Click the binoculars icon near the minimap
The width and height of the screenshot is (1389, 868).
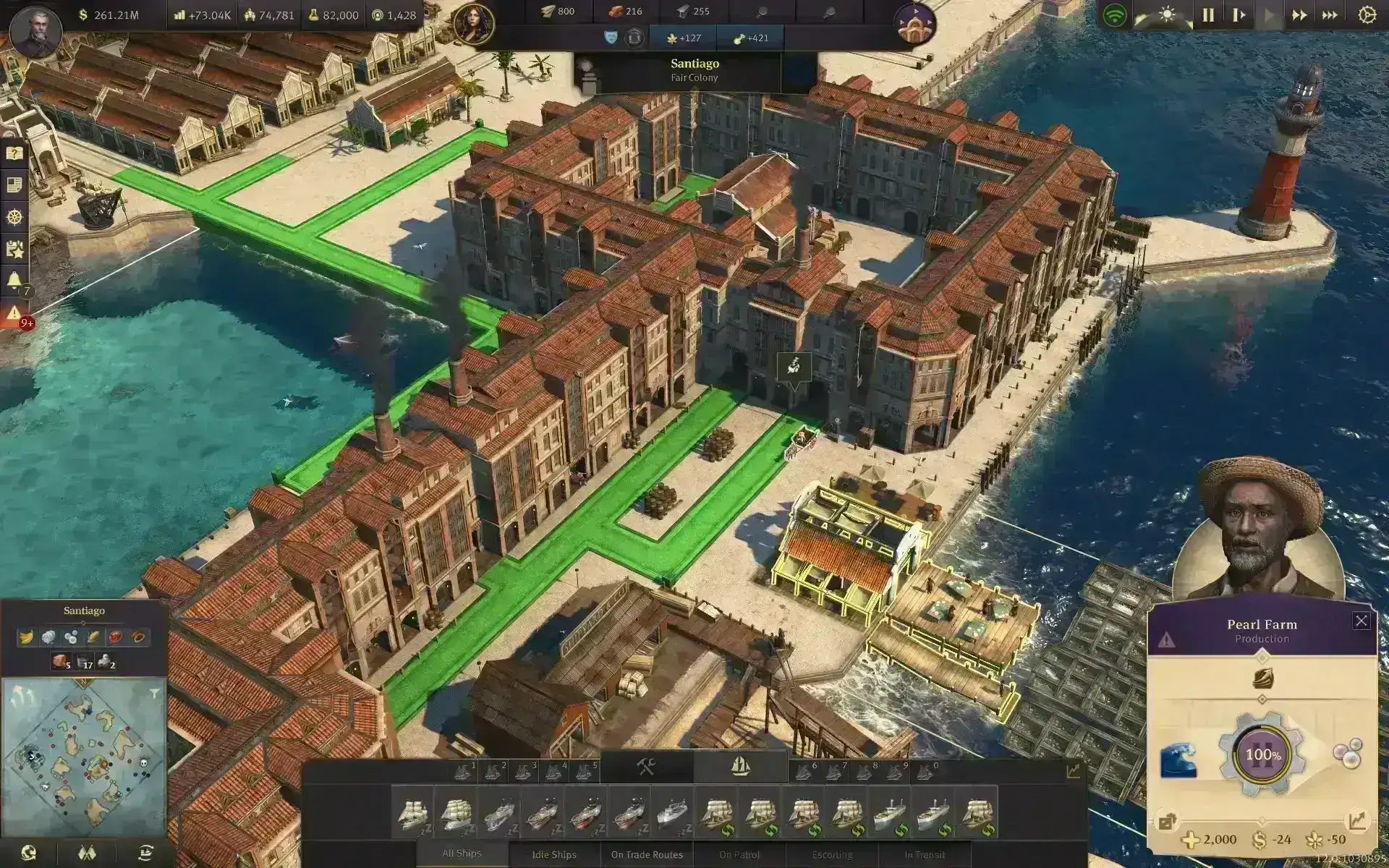(87, 851)
